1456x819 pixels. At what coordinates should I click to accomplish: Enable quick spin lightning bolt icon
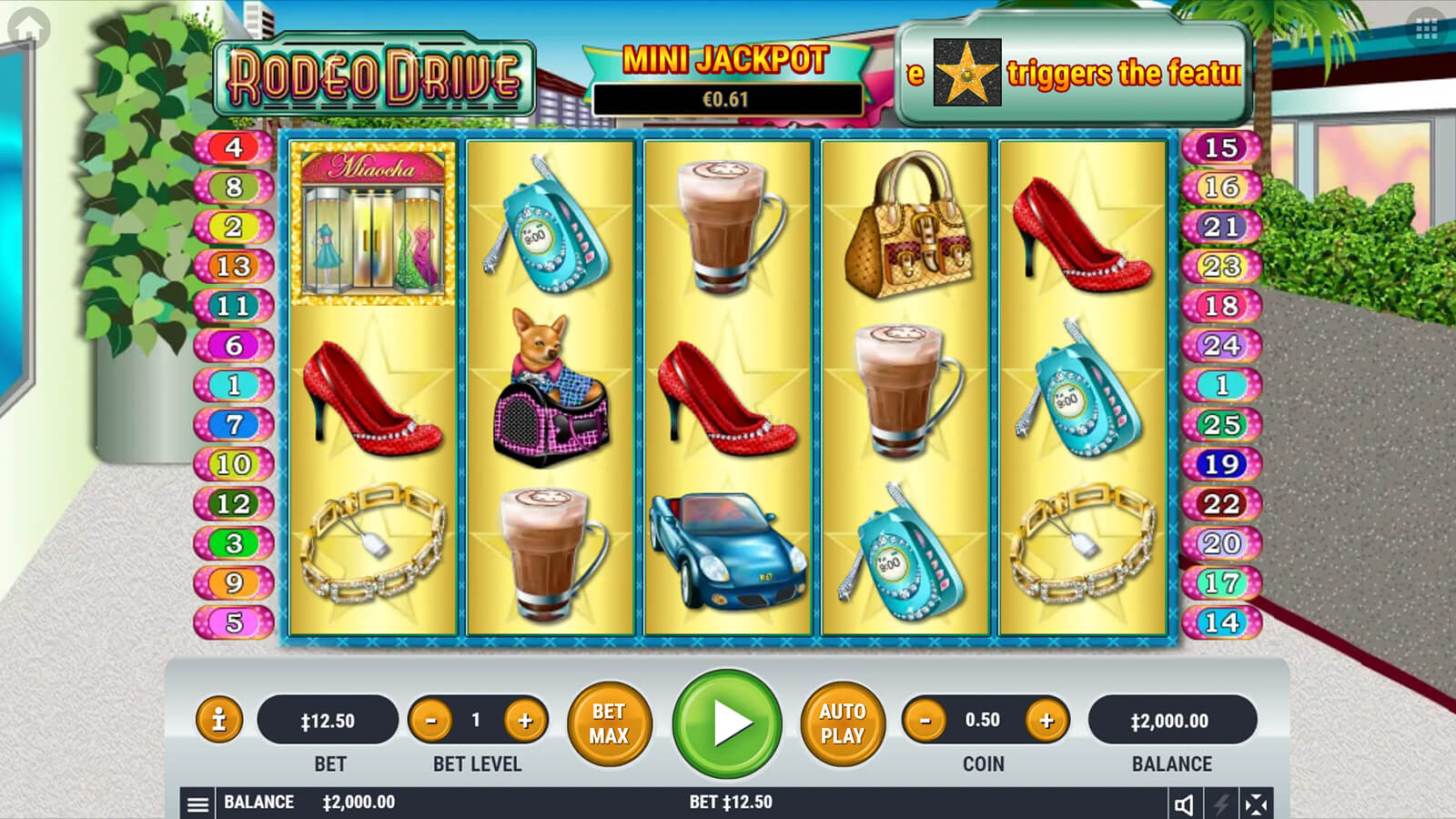pyautogui.click(x=1220, y=804)
